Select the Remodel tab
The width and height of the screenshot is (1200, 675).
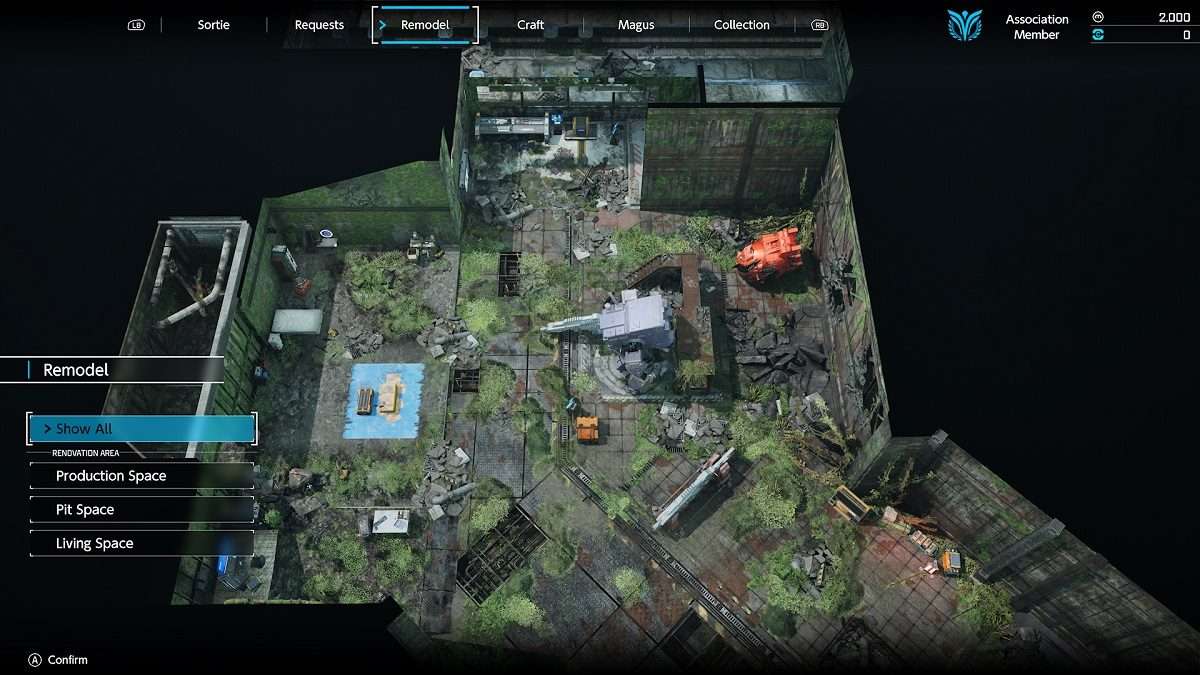425,25
